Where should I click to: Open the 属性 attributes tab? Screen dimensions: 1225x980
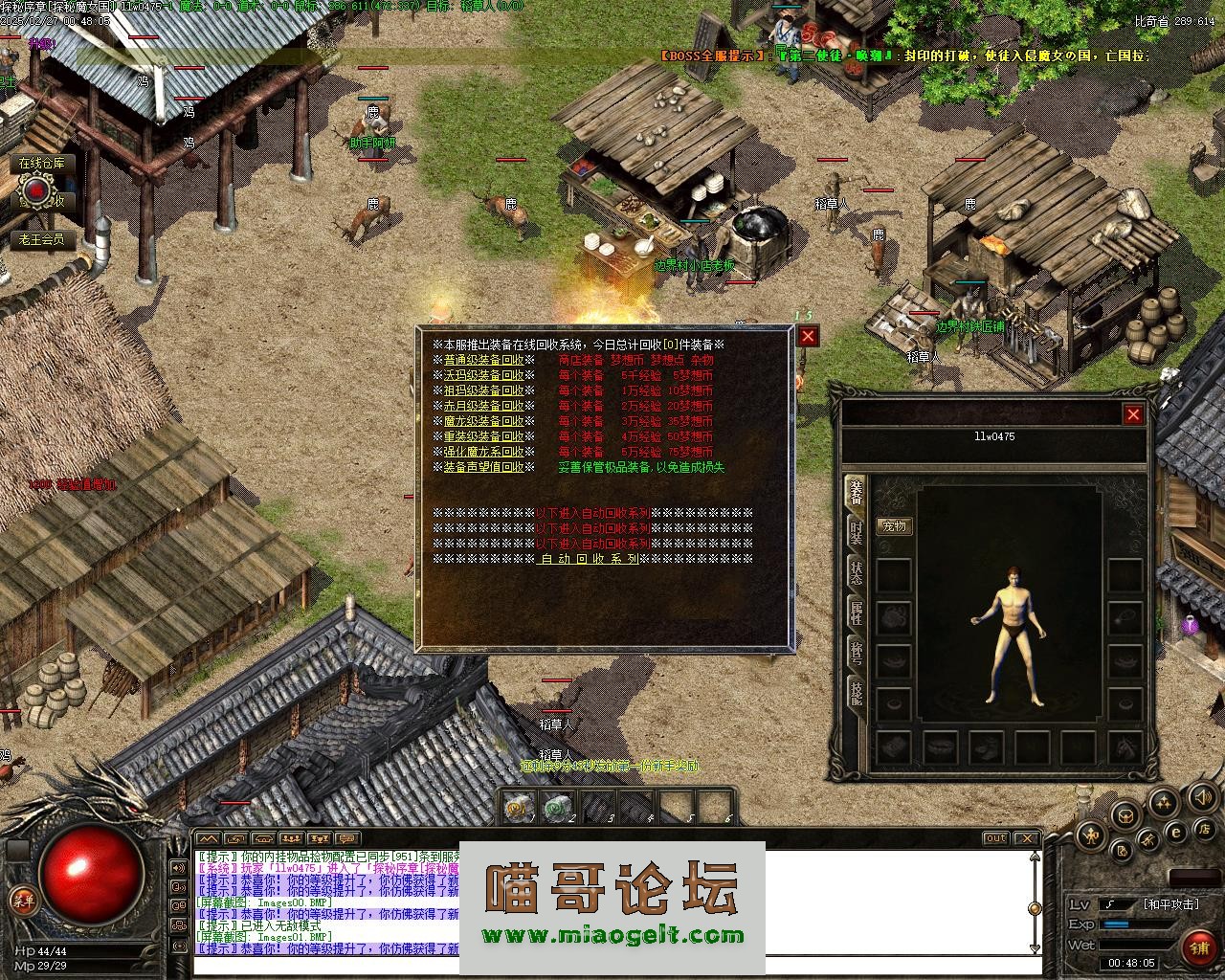(x=857, y=612)
